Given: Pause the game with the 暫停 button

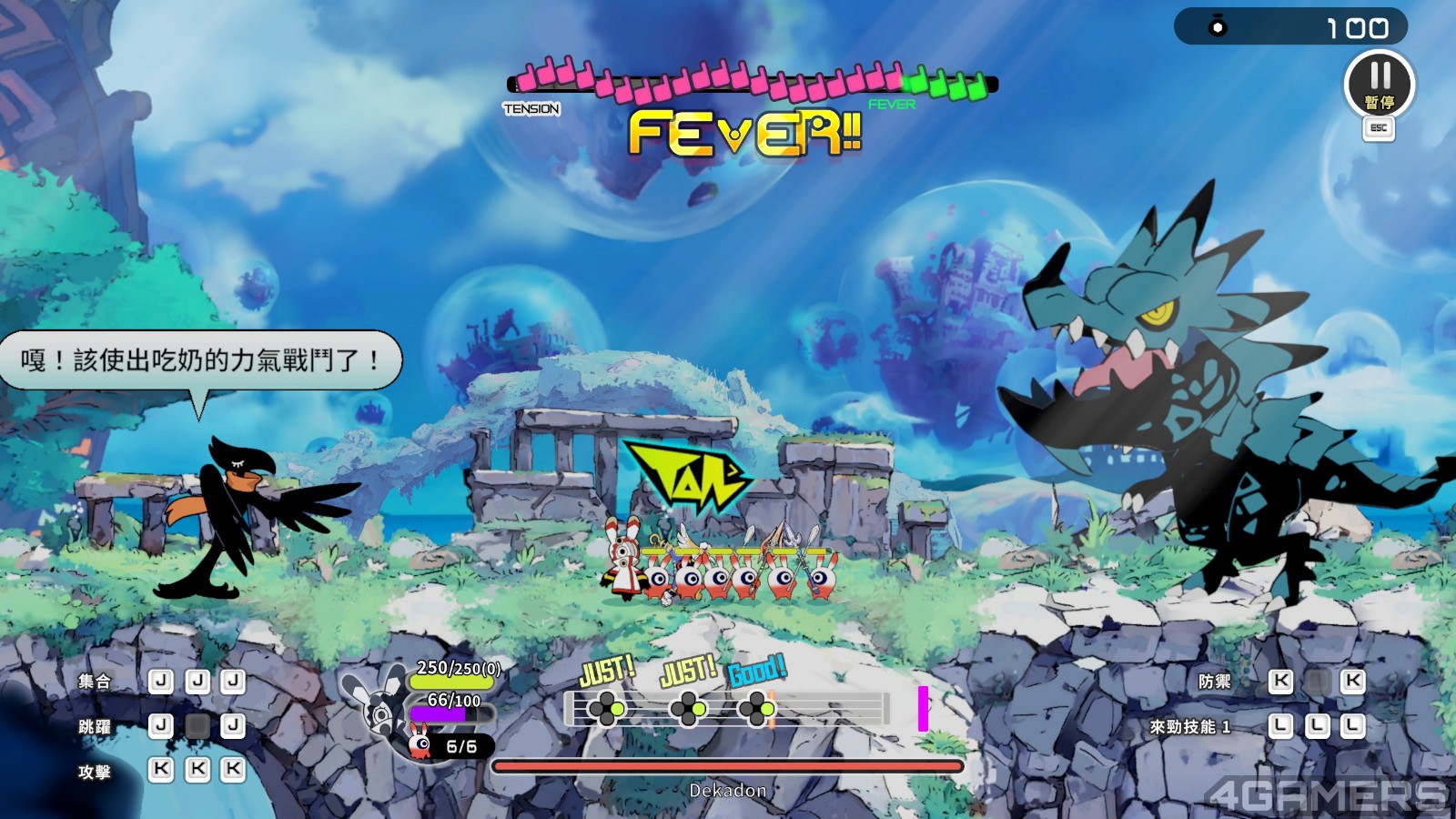Looking at the screenshot, I should click(x=1379, y=84).
